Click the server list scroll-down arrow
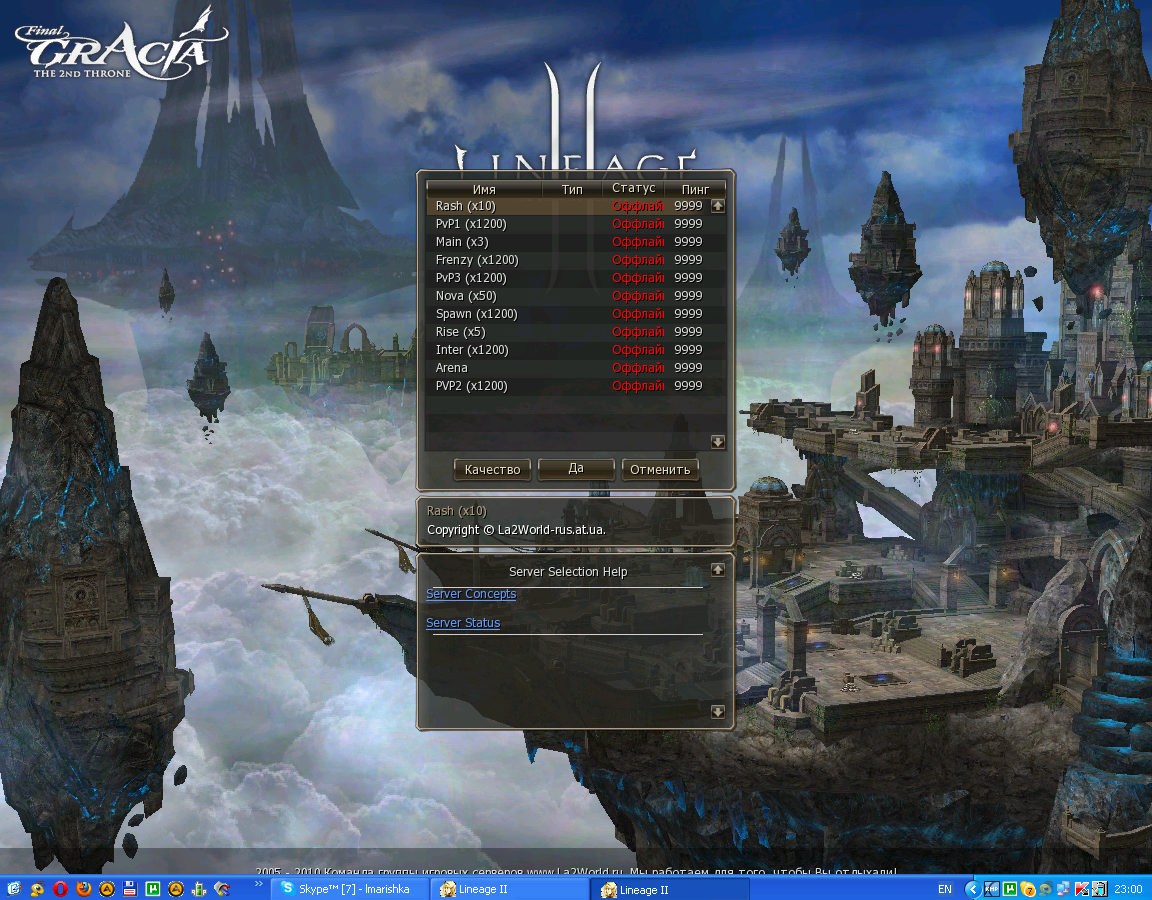Screen dimensions: 1152x900 718,442
